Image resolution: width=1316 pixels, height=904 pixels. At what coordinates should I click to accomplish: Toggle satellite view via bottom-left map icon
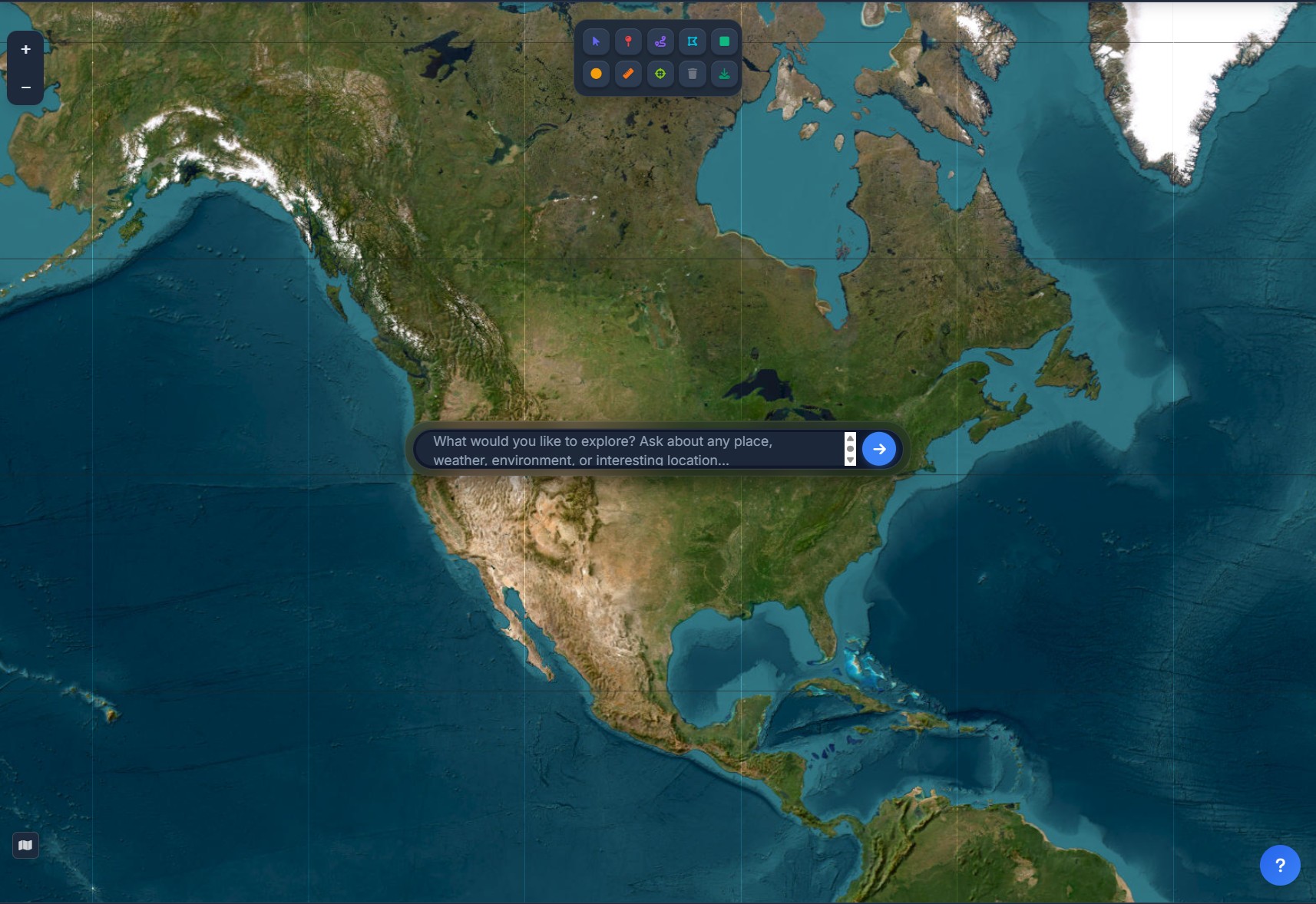tap(25, 845)
